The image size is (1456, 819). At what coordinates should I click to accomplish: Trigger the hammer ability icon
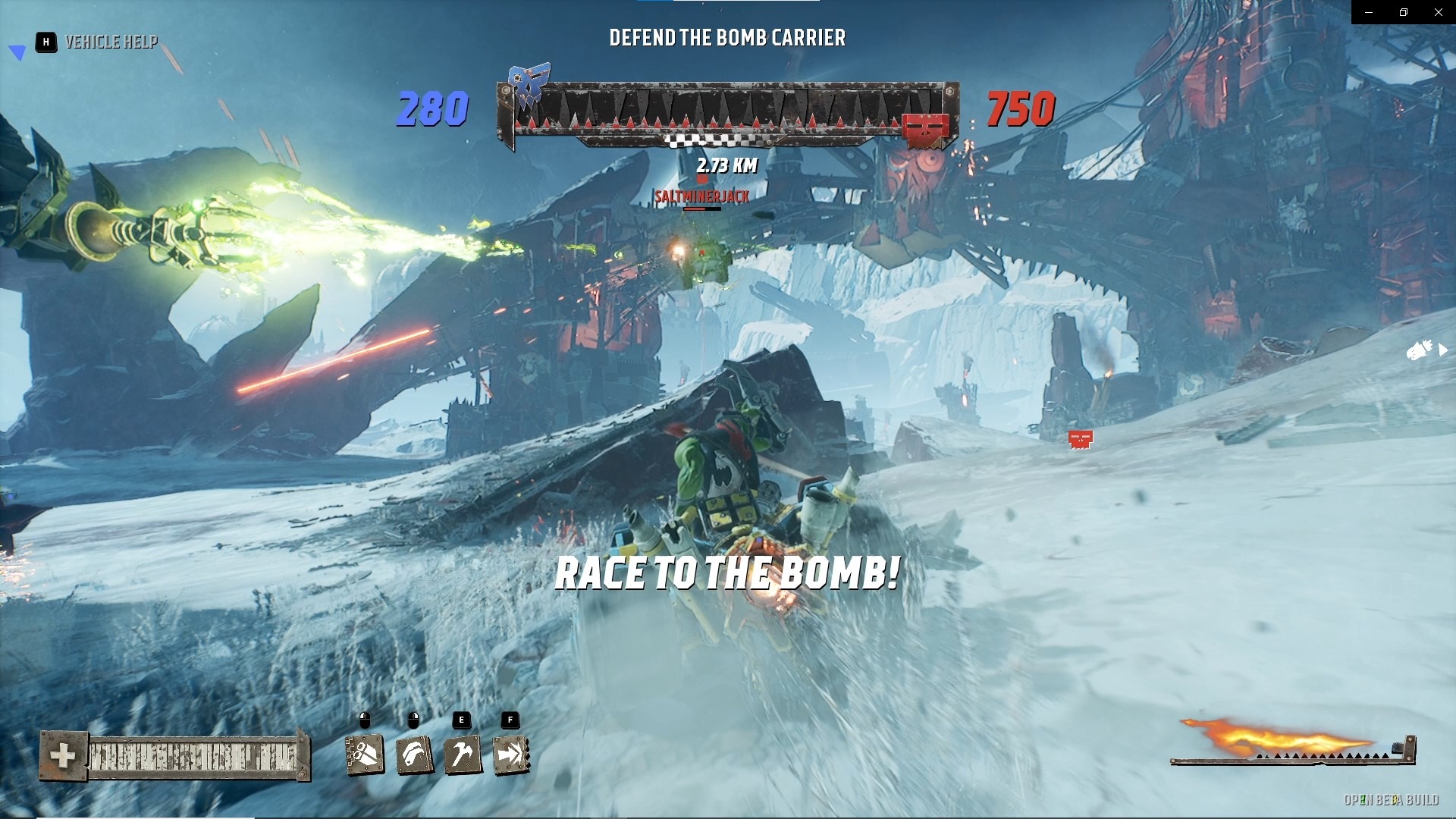(x=463, y=755)
